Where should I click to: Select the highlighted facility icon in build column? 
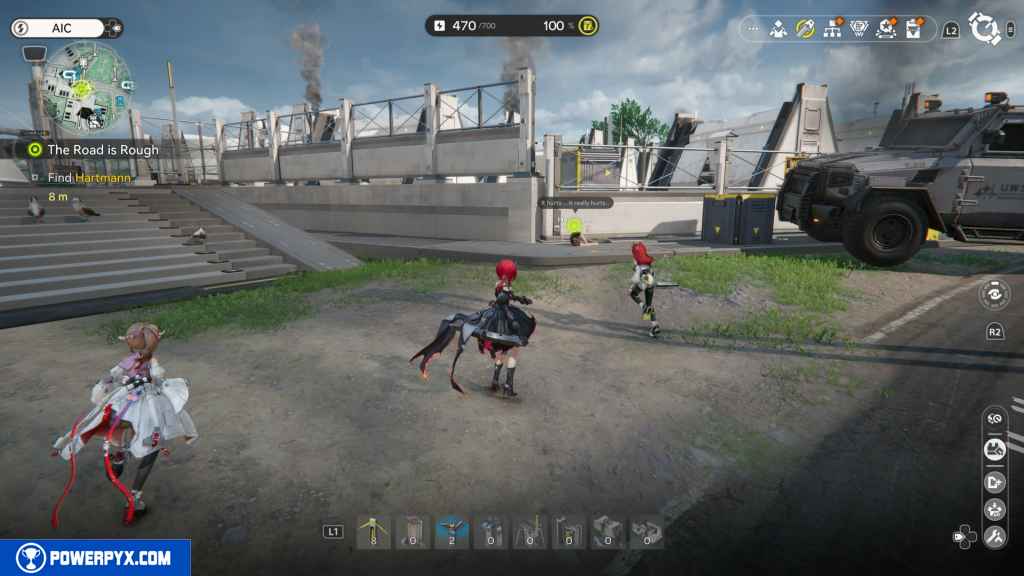(x=994, y=450)
